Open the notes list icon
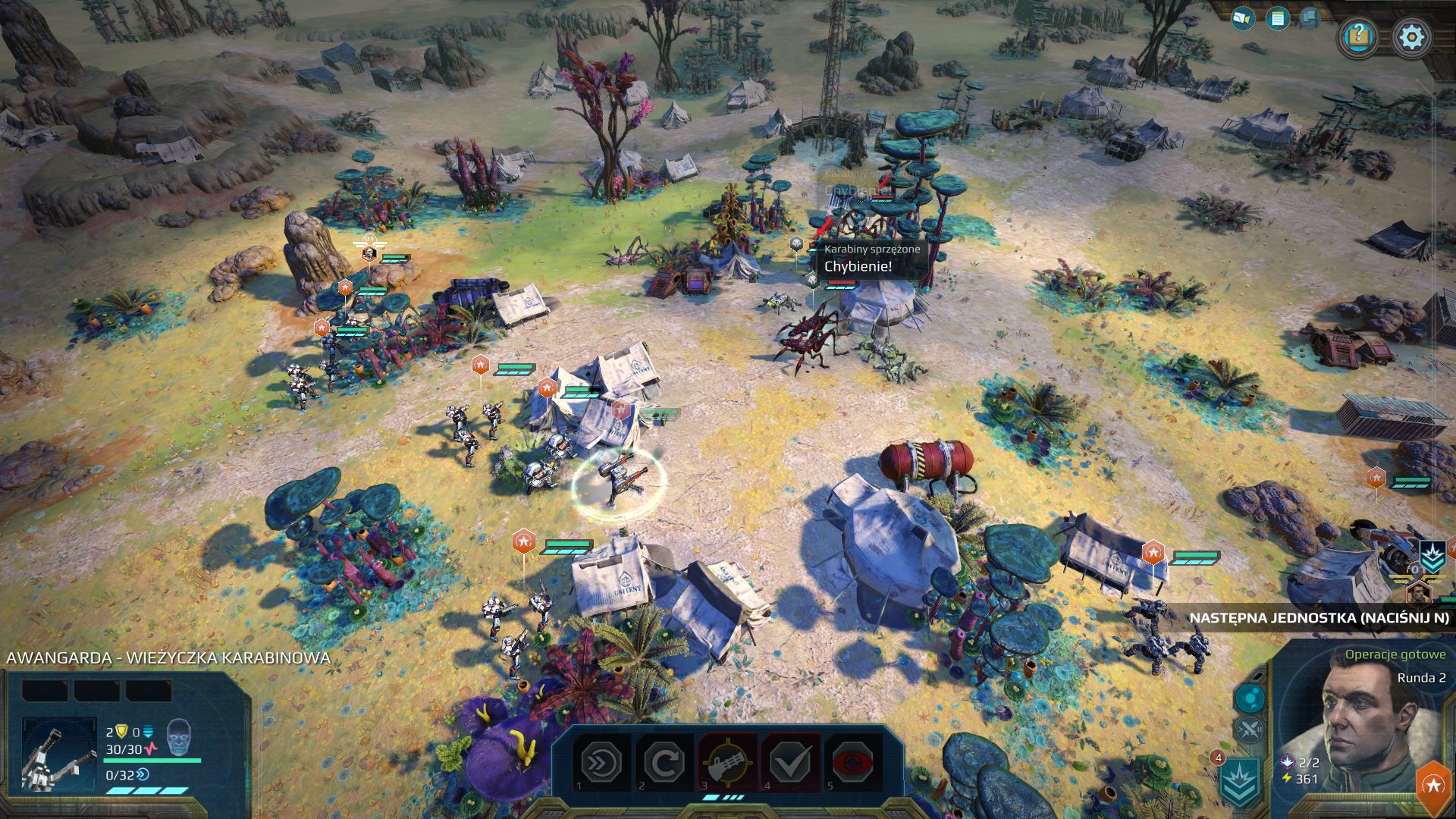 1278,18
